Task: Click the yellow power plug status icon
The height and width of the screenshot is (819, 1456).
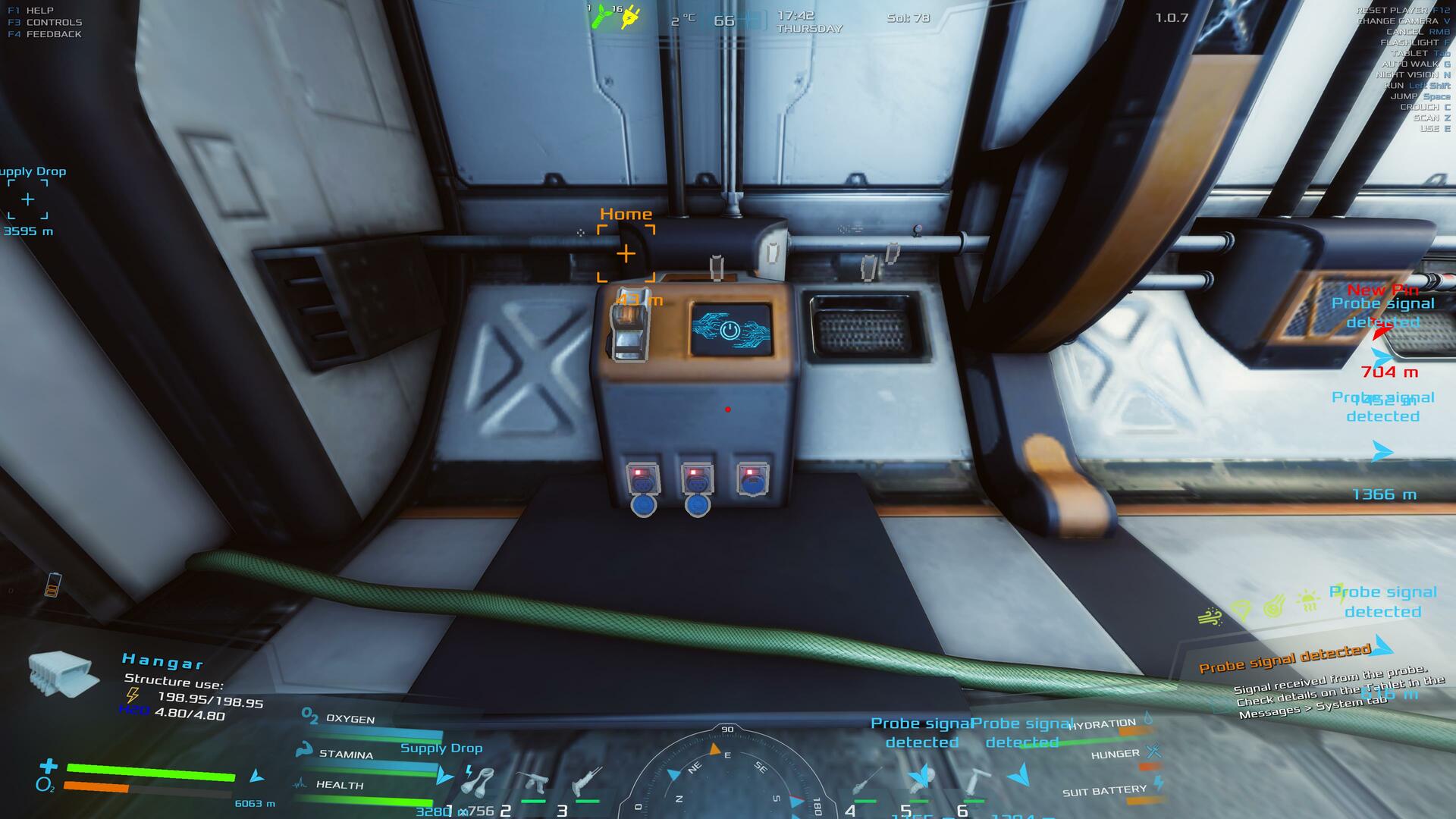Action: (x=629, y=18)
